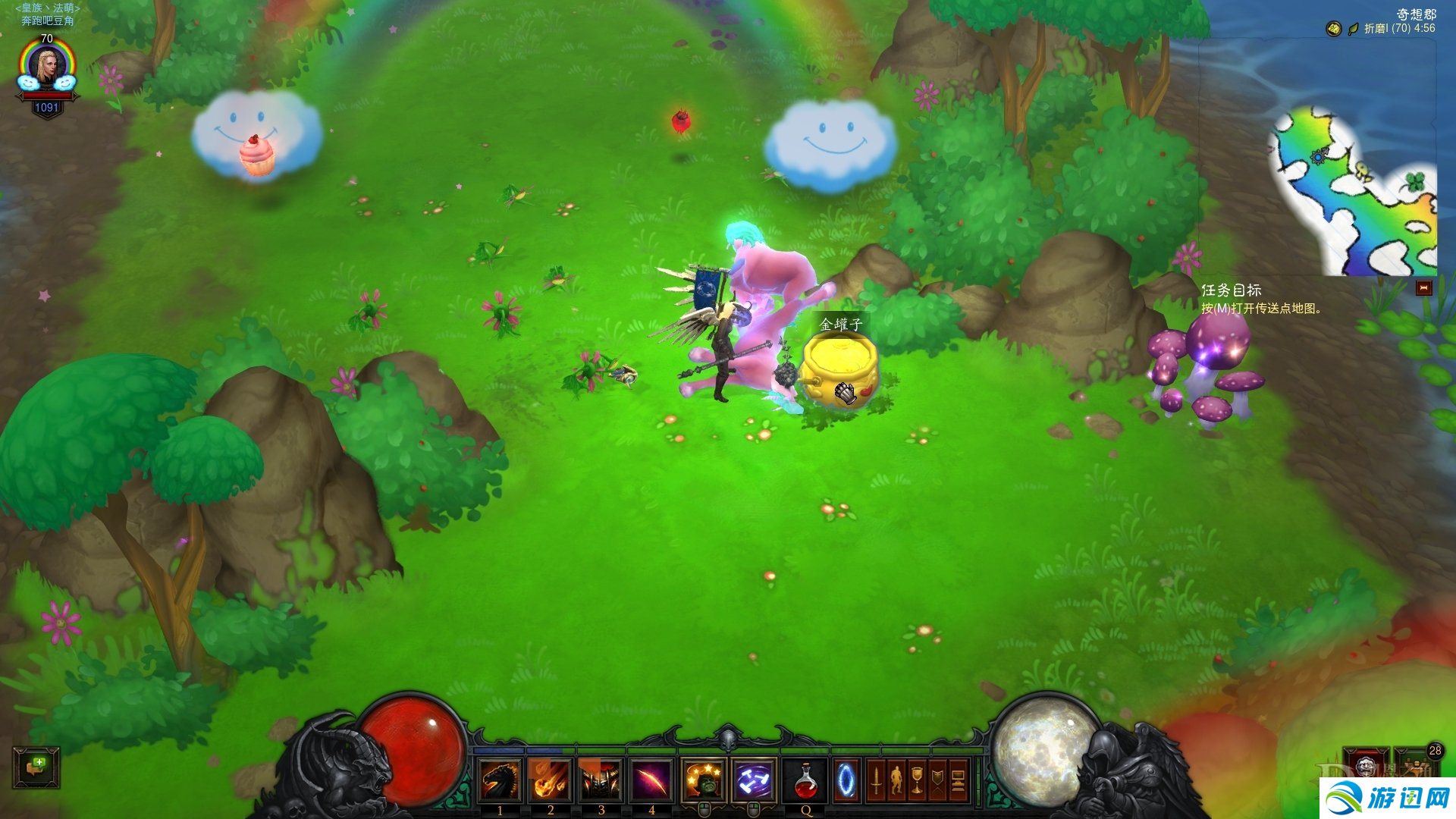
Task: Drink the red health potion
Action: point(805,780)
